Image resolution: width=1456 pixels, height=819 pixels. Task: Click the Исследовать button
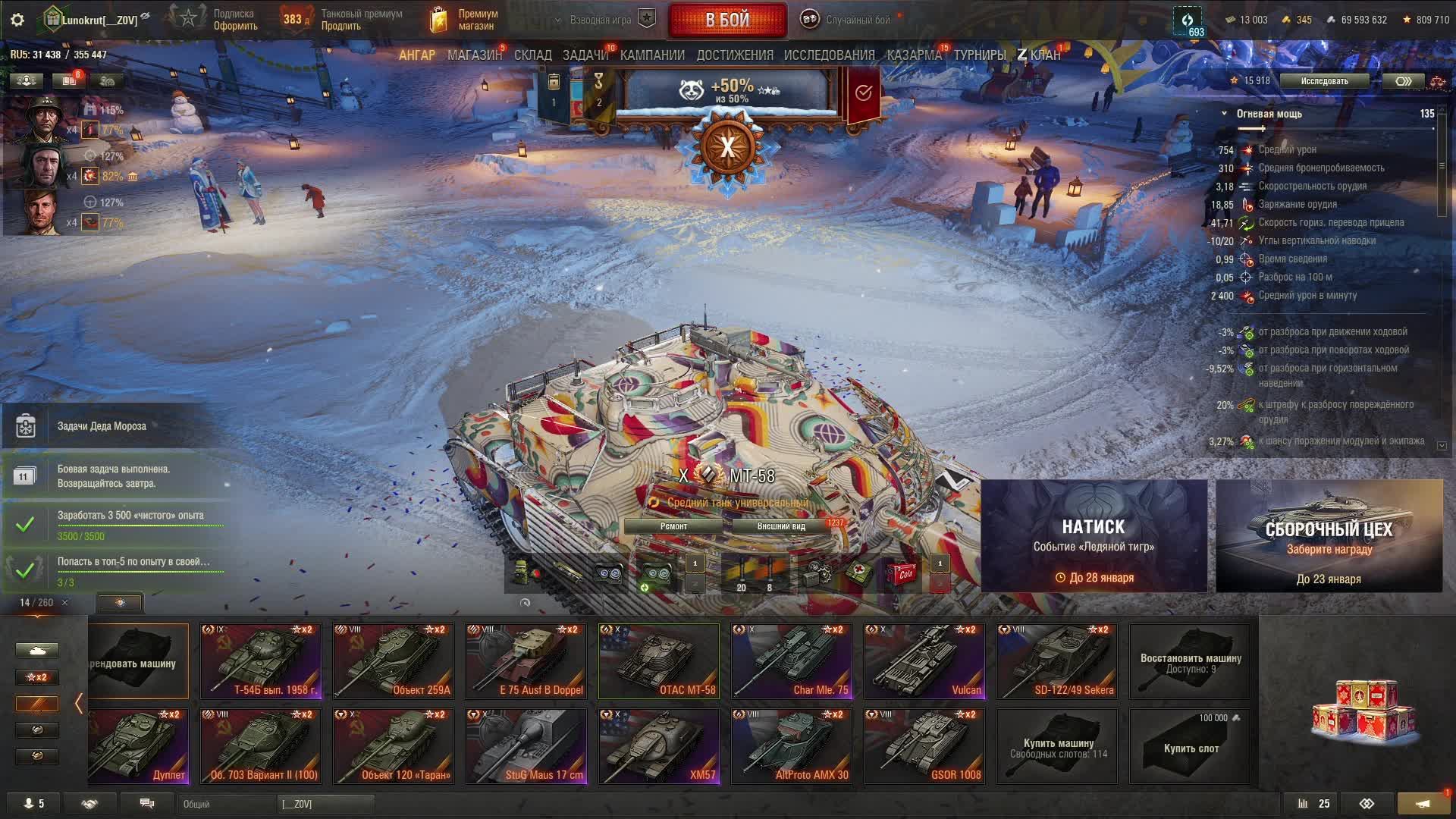1324,81
